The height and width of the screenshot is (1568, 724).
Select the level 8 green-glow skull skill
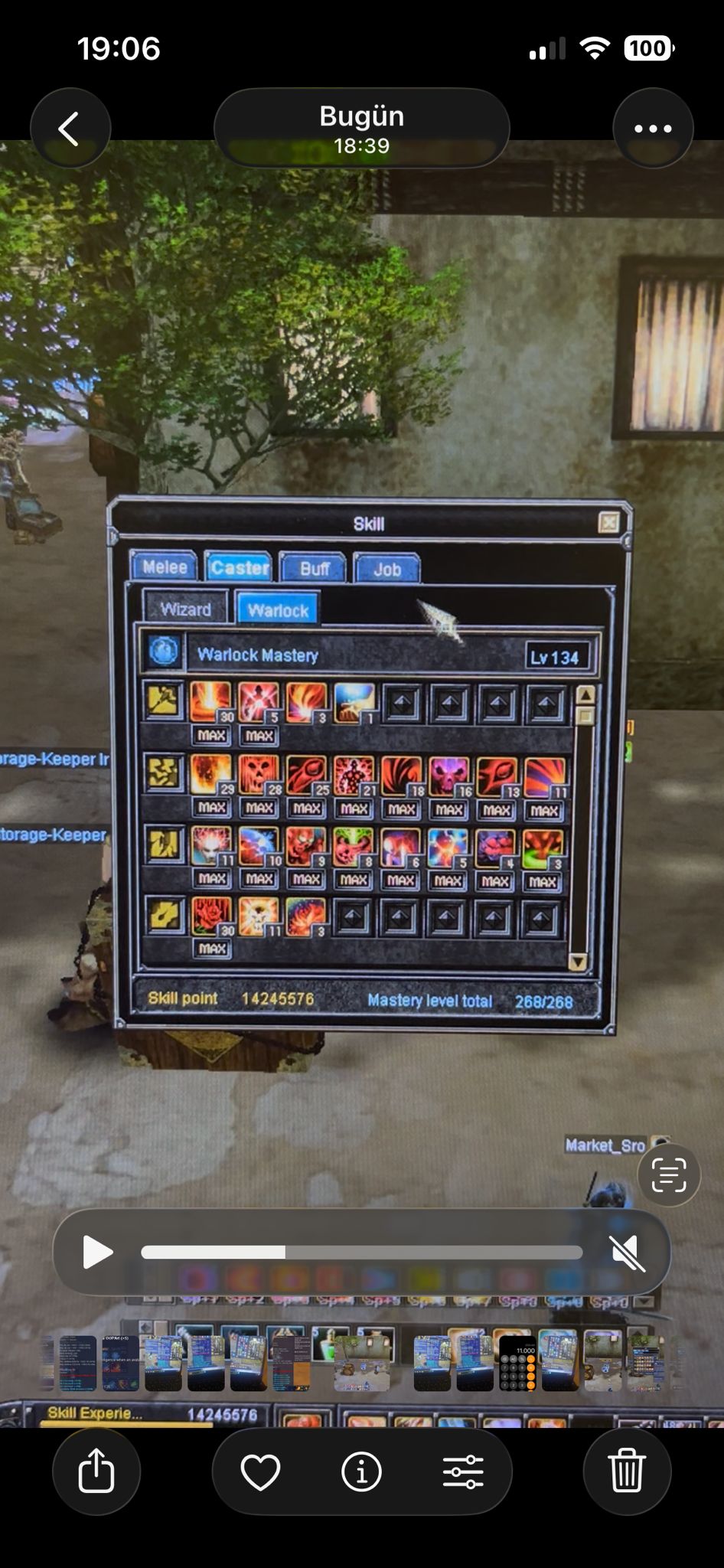tap(353, 848)
